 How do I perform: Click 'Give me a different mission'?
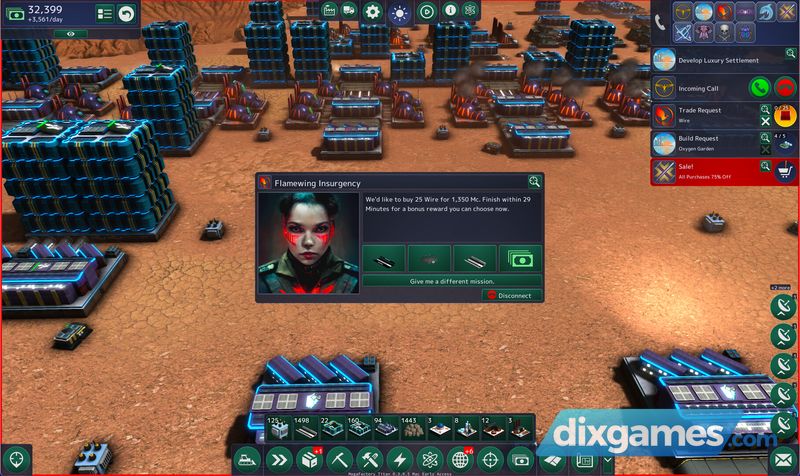point(451,282)
